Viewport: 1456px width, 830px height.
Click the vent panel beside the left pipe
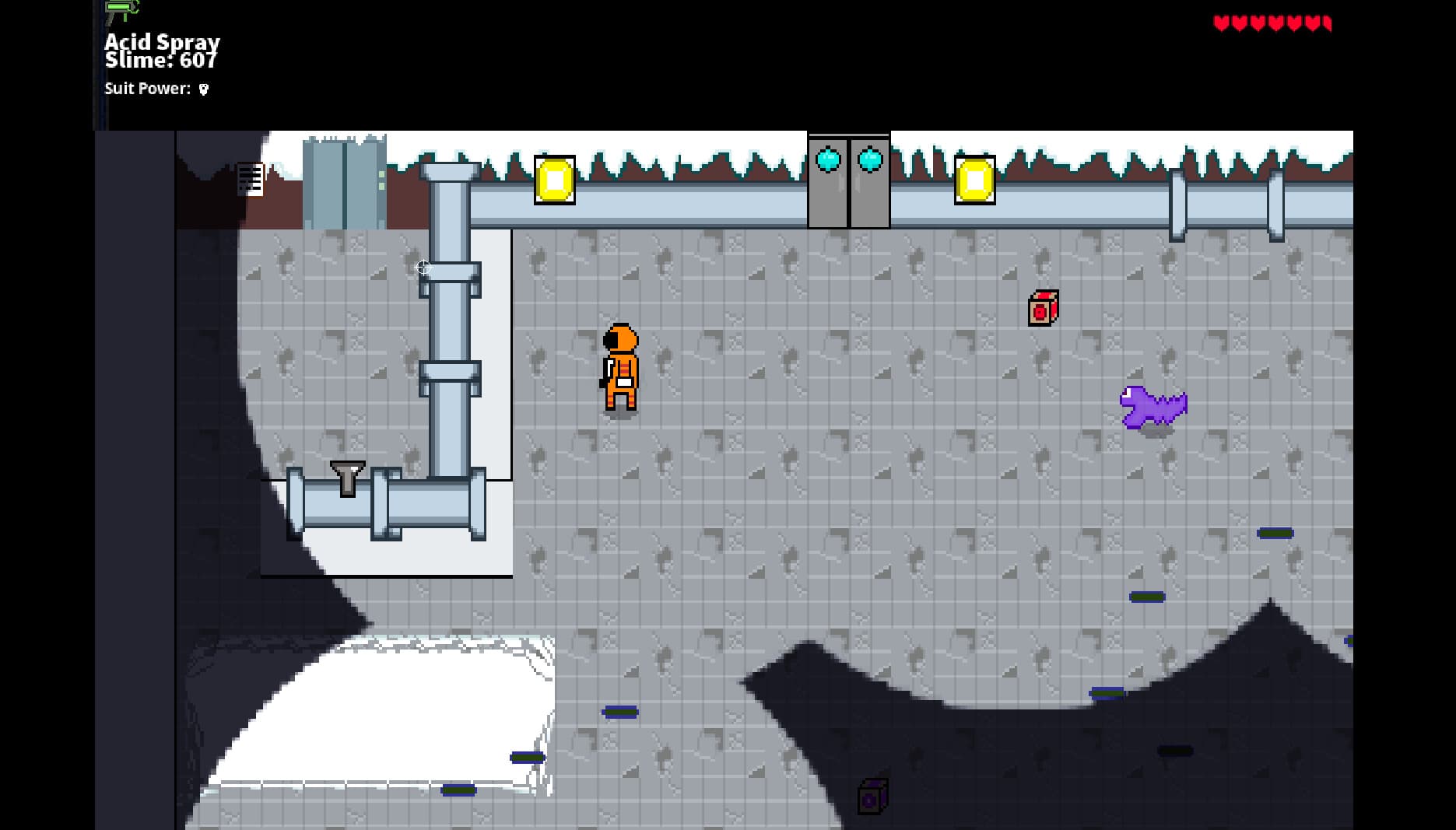click(x=342, y=183)
